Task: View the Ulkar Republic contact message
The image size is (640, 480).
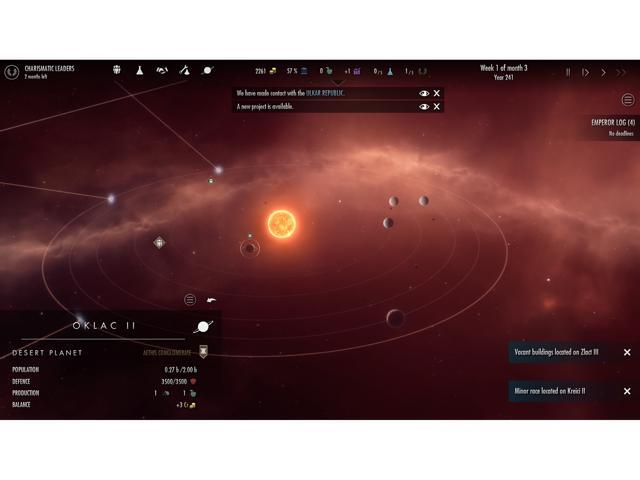Action: [x=424, y=93]
